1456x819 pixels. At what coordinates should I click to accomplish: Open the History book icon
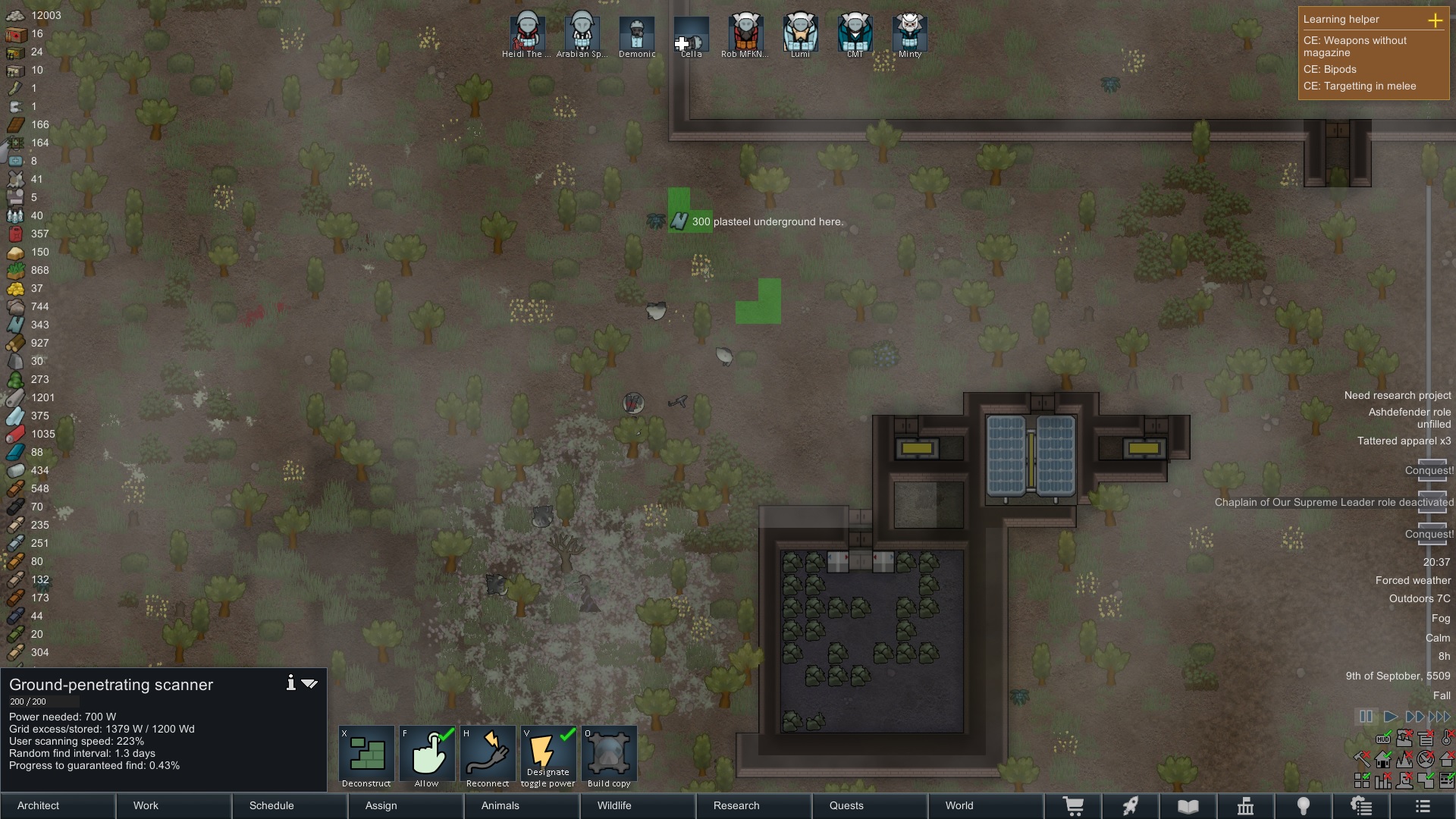[x=1187, y=805]
